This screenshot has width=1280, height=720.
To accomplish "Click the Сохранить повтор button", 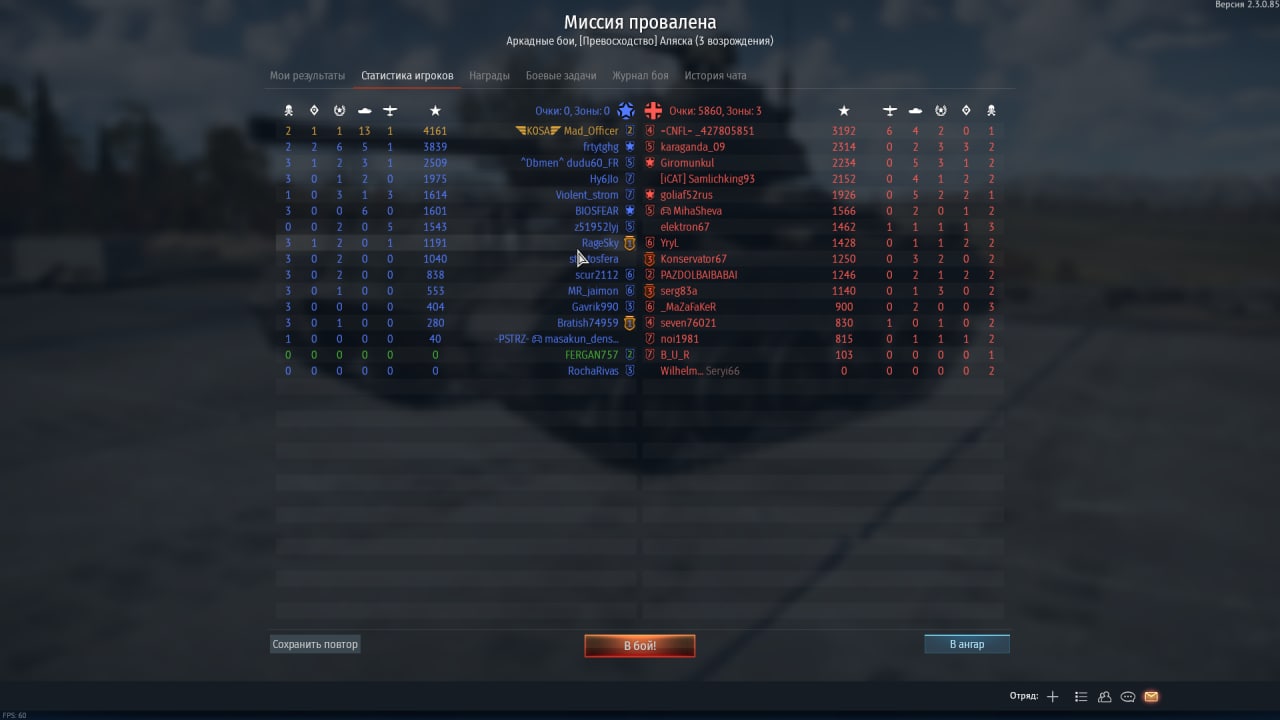I will pos(315,645).
